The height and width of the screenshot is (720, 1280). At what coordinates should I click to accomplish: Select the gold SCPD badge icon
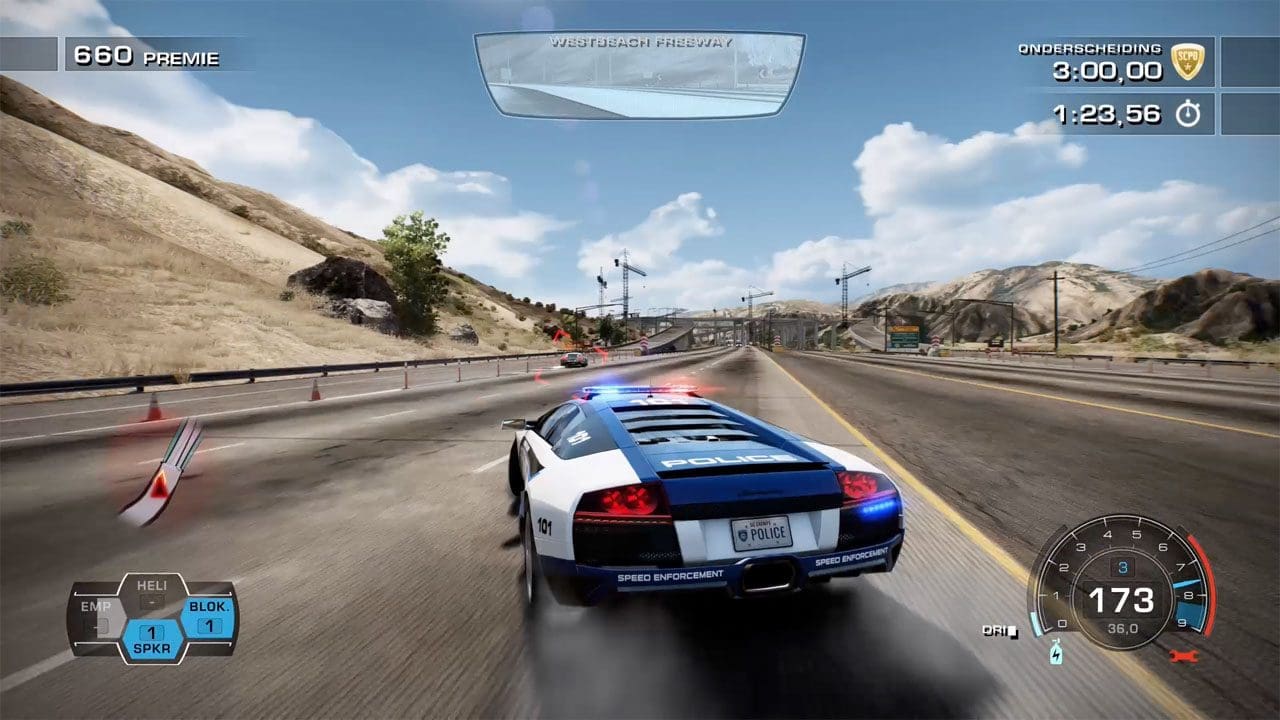[x=1187, y=62]
